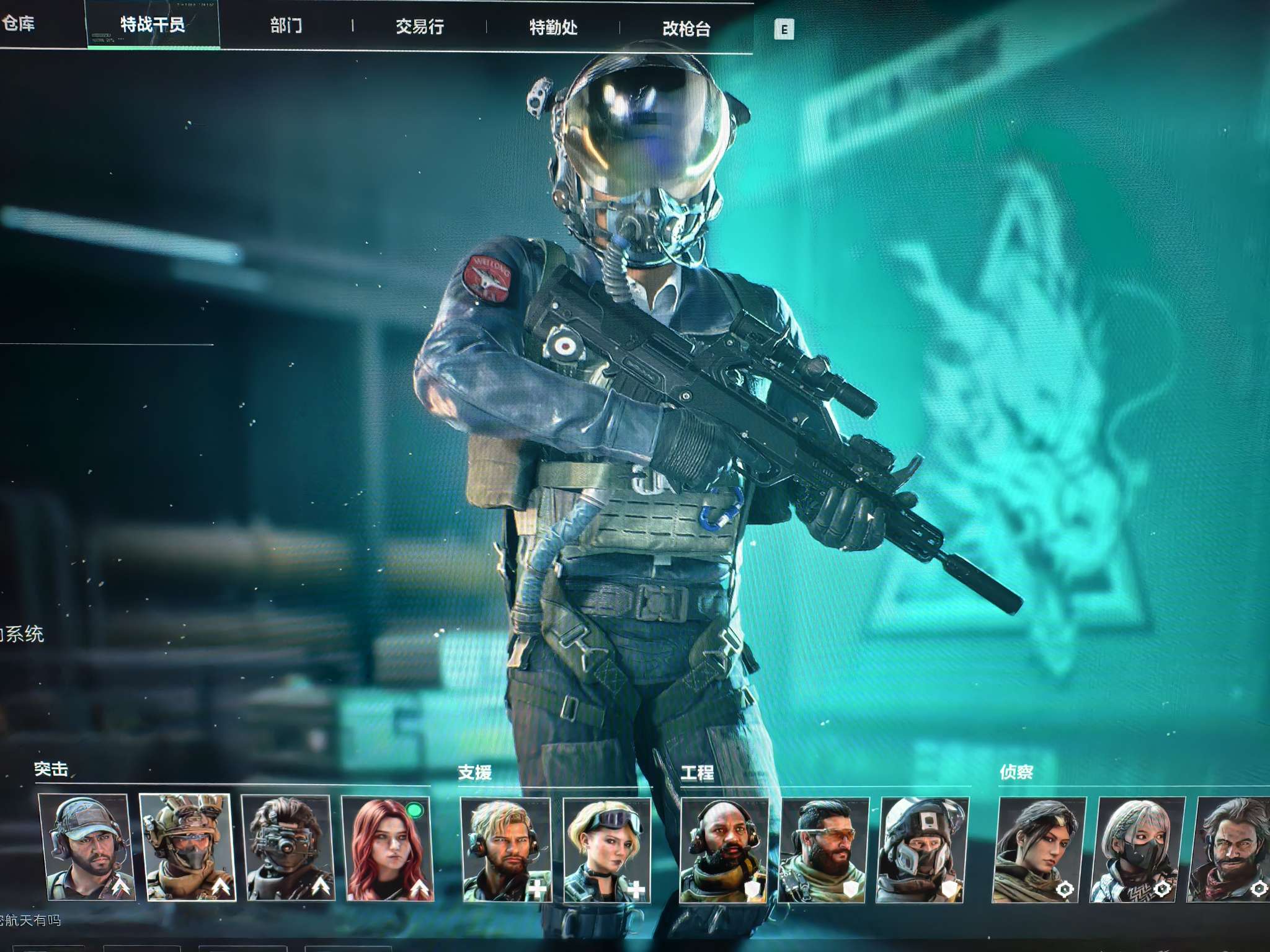Go to the 特勤处 tab

tap(553, 27)
